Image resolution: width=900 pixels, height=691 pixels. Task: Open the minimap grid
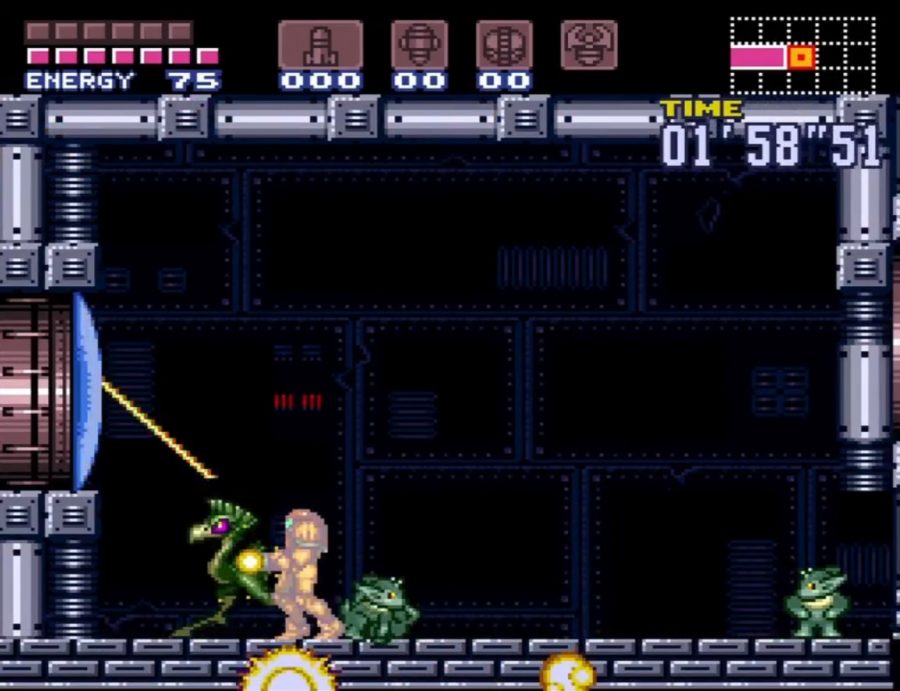803,57
